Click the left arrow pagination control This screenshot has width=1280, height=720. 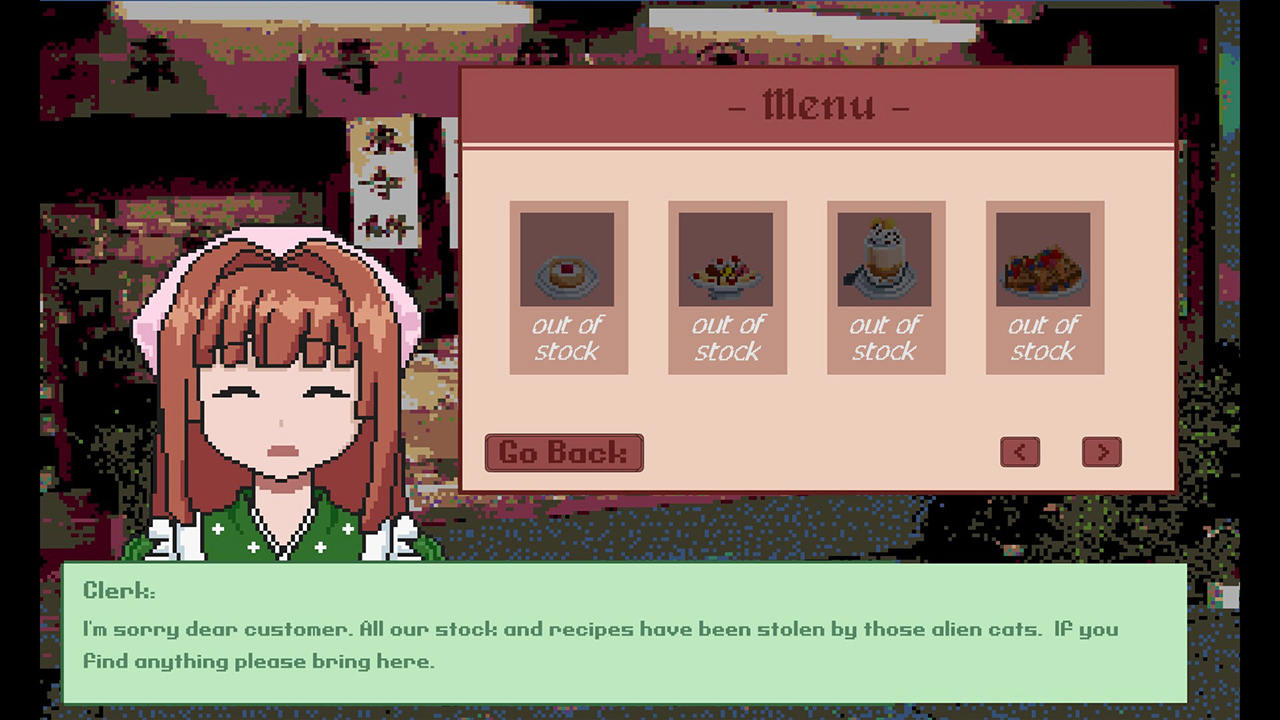[1020, 452]
